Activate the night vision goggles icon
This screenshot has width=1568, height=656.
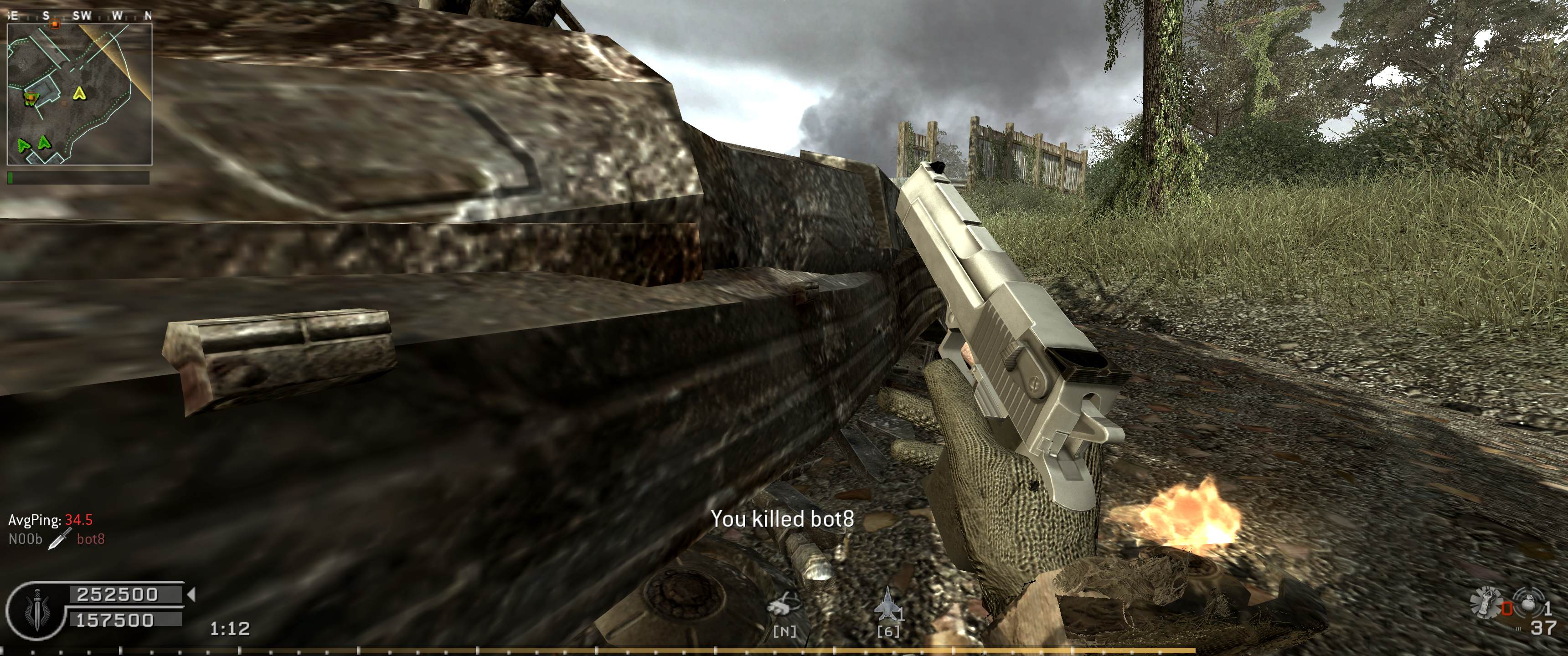coord(783,605)
